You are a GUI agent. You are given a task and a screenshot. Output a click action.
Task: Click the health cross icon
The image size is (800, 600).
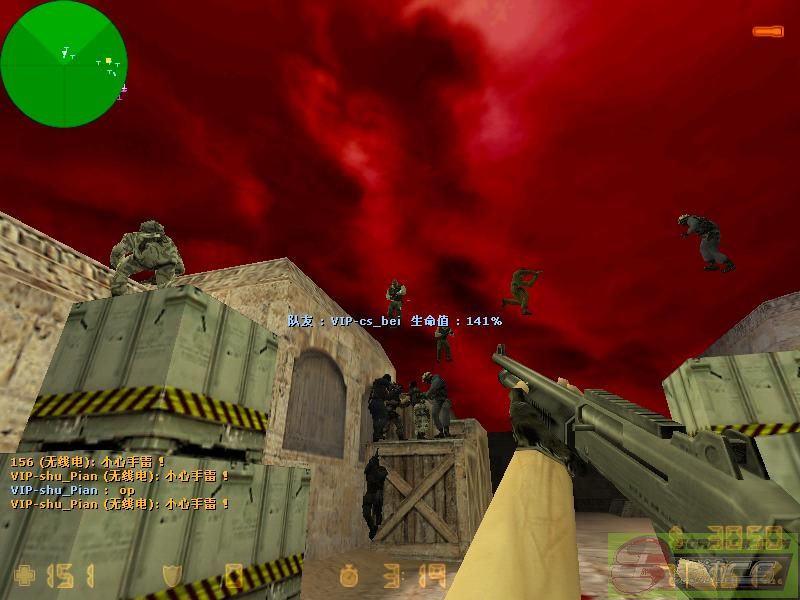24,576
